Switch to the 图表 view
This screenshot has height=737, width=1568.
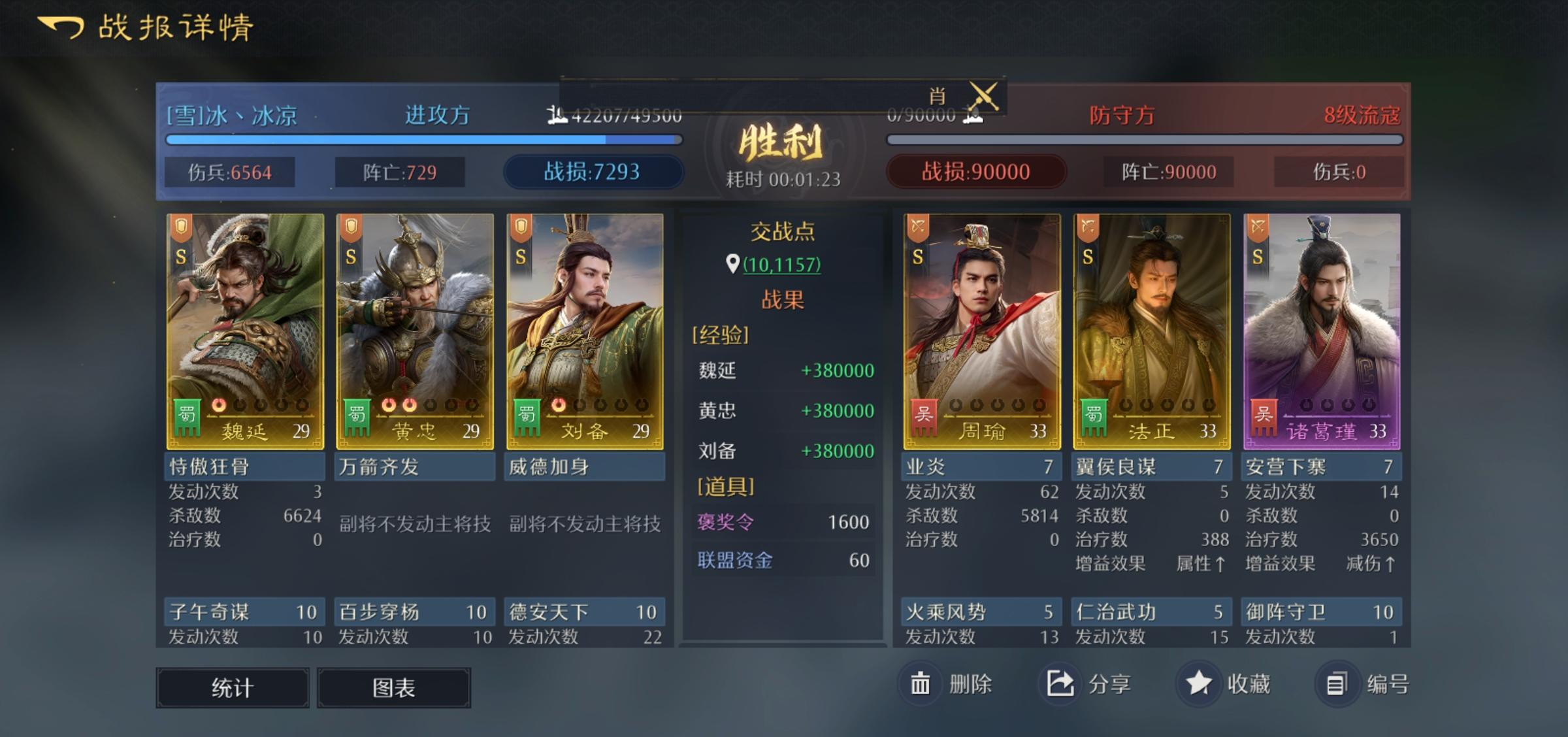(393, 687)
